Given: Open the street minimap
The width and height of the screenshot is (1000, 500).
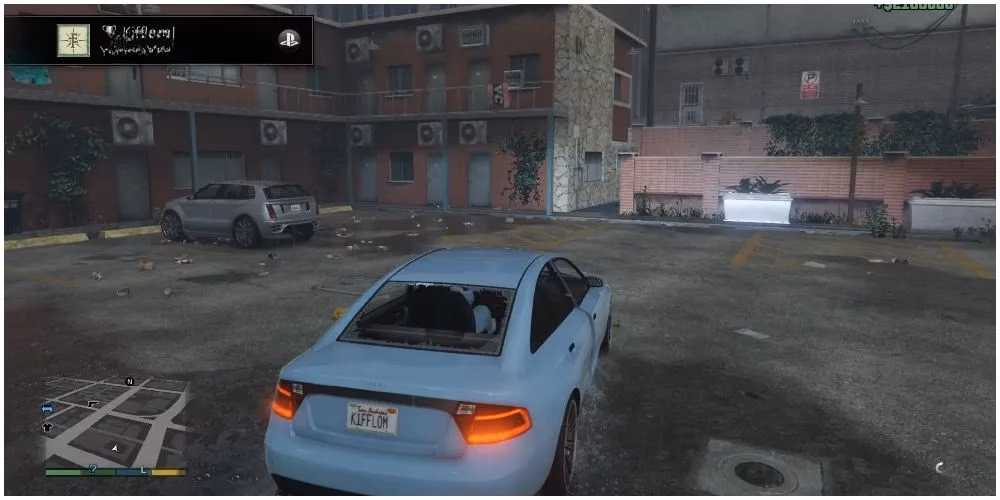Looking at the screenshot, I should pos(115,421).
